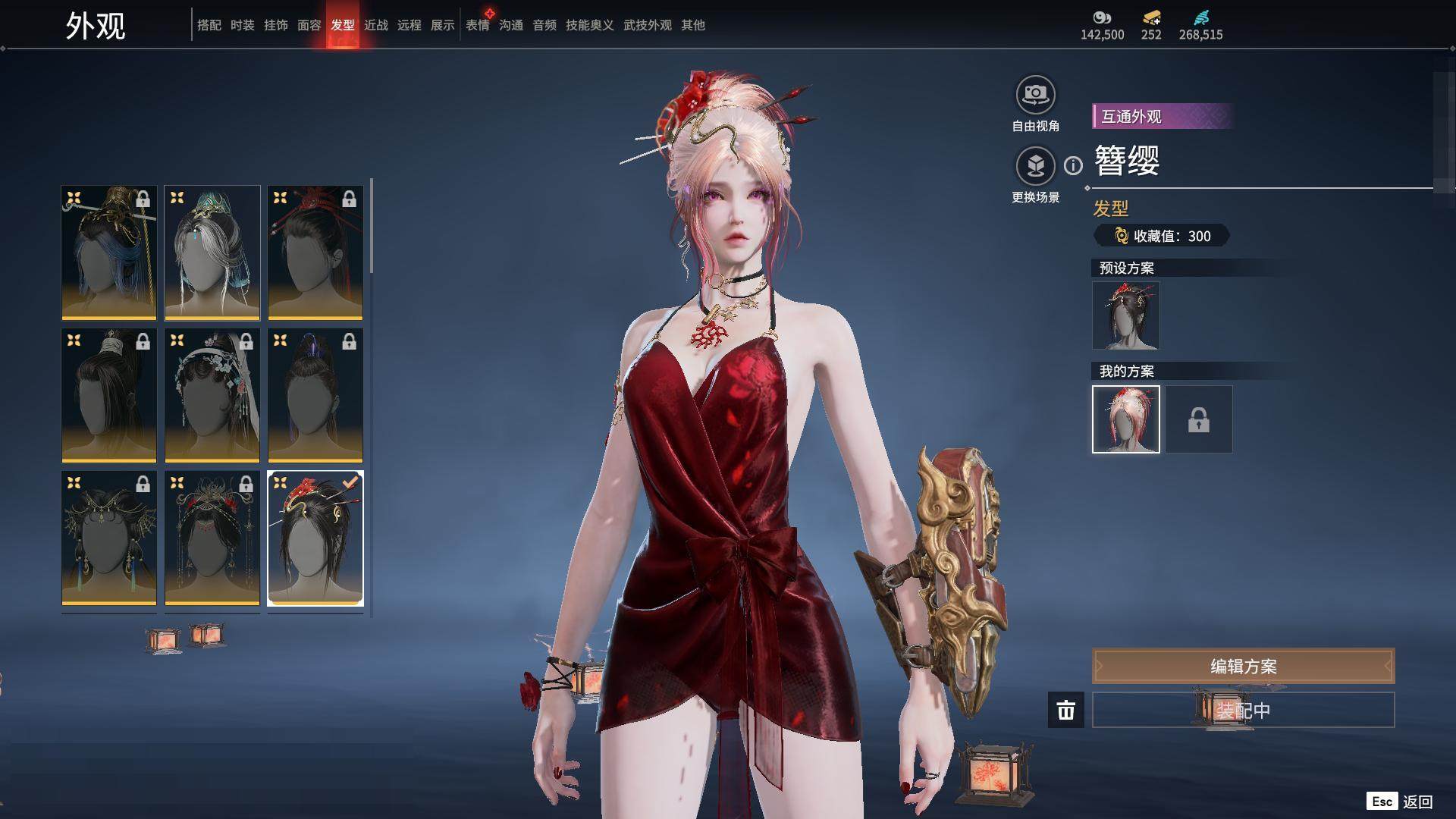Select the silver-white hairstyle with teal ornaments
This screenshot has height=819, width=1456.
point(212,252)
